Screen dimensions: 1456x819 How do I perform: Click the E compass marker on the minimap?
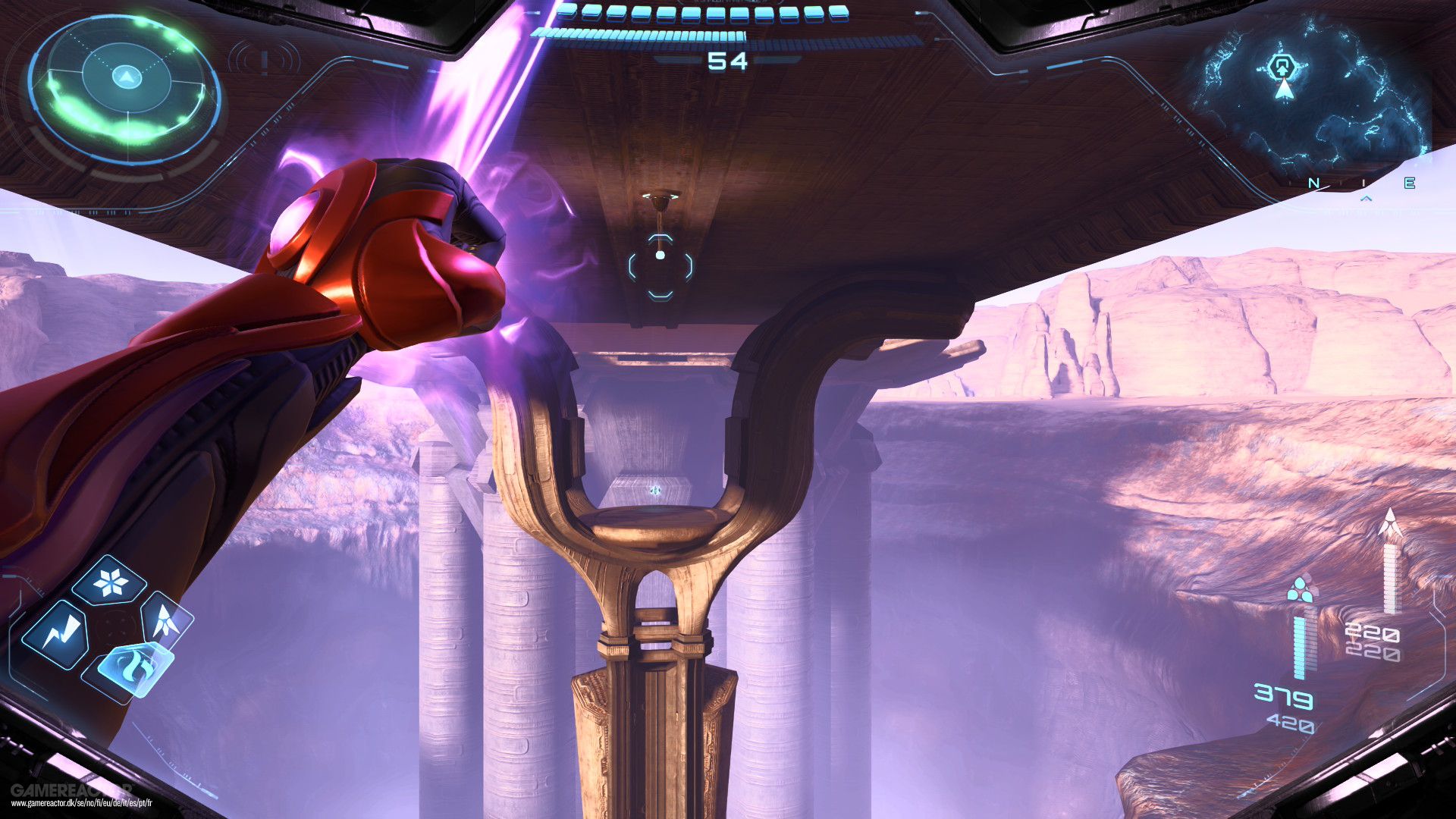pos(1409,182)
